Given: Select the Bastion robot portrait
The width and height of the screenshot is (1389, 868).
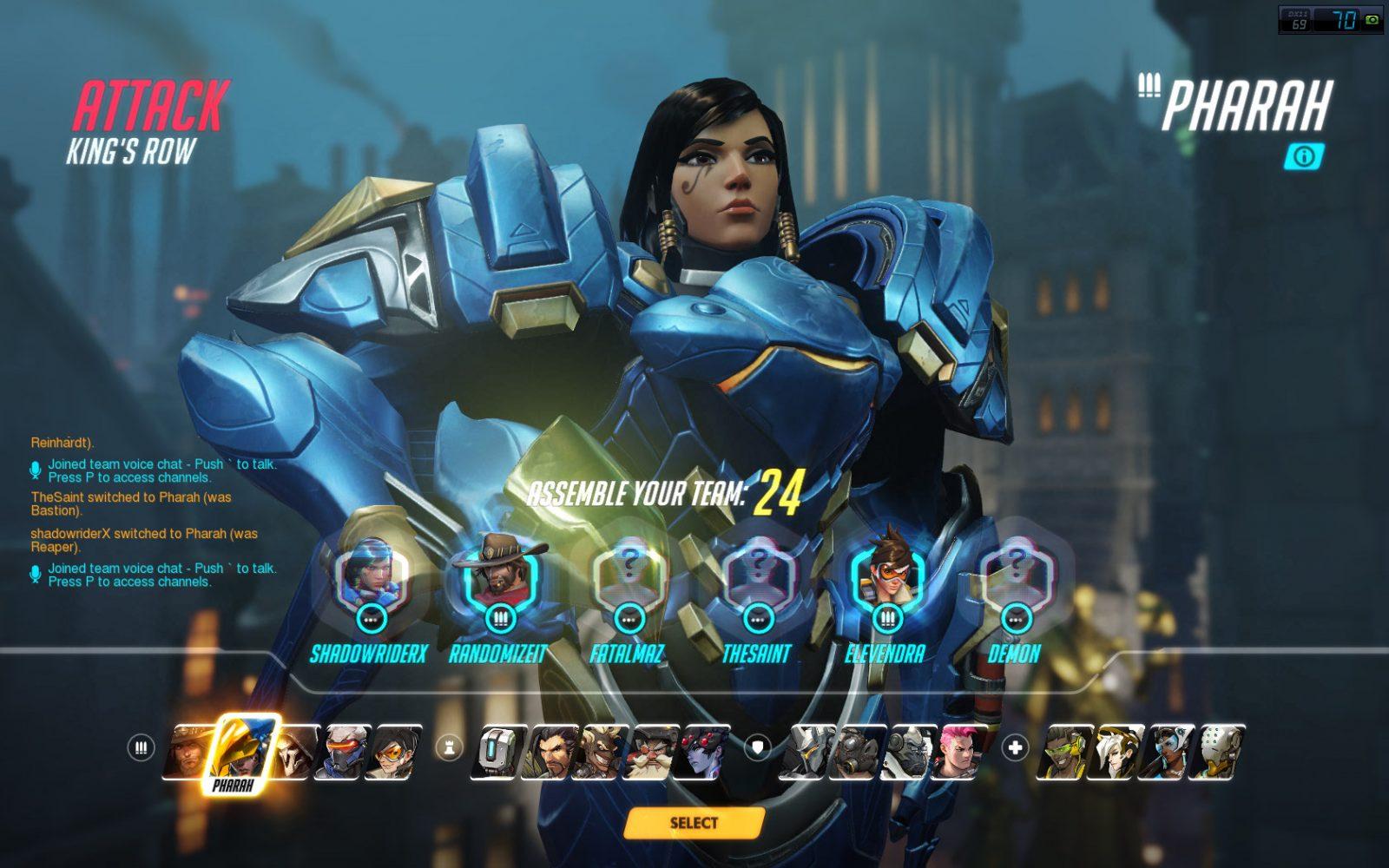Looking at the screenshot, I should [500, 752].
